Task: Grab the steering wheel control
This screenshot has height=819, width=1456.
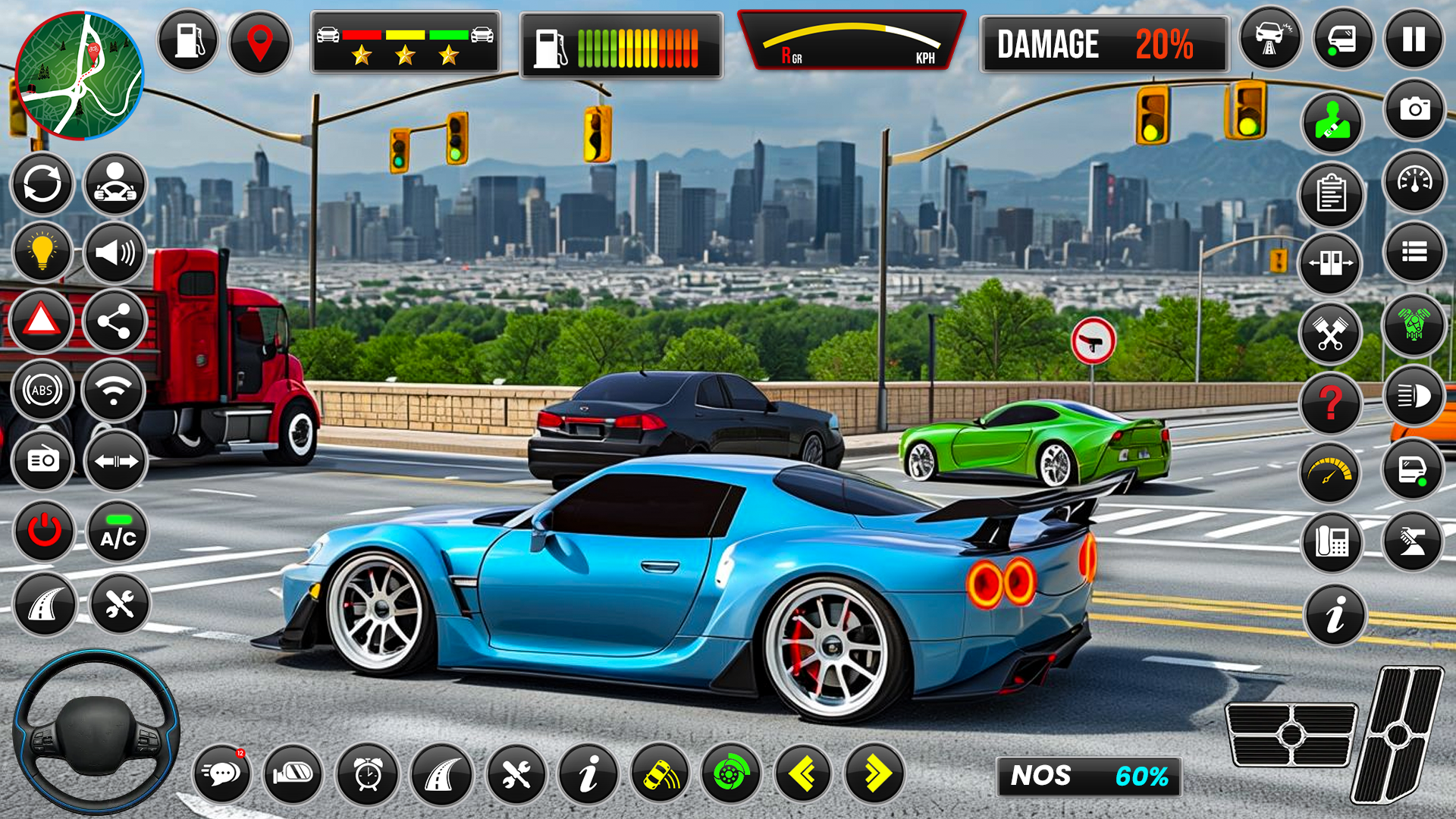Action: pyautogui.click(x=99, y=732)
